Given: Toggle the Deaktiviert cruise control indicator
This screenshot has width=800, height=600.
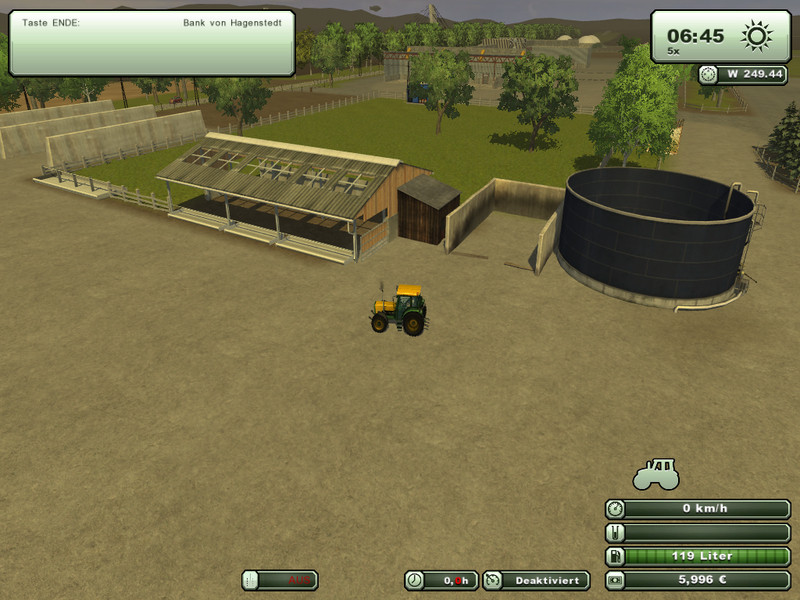Looking at the screenshot, I should (537, 580).
